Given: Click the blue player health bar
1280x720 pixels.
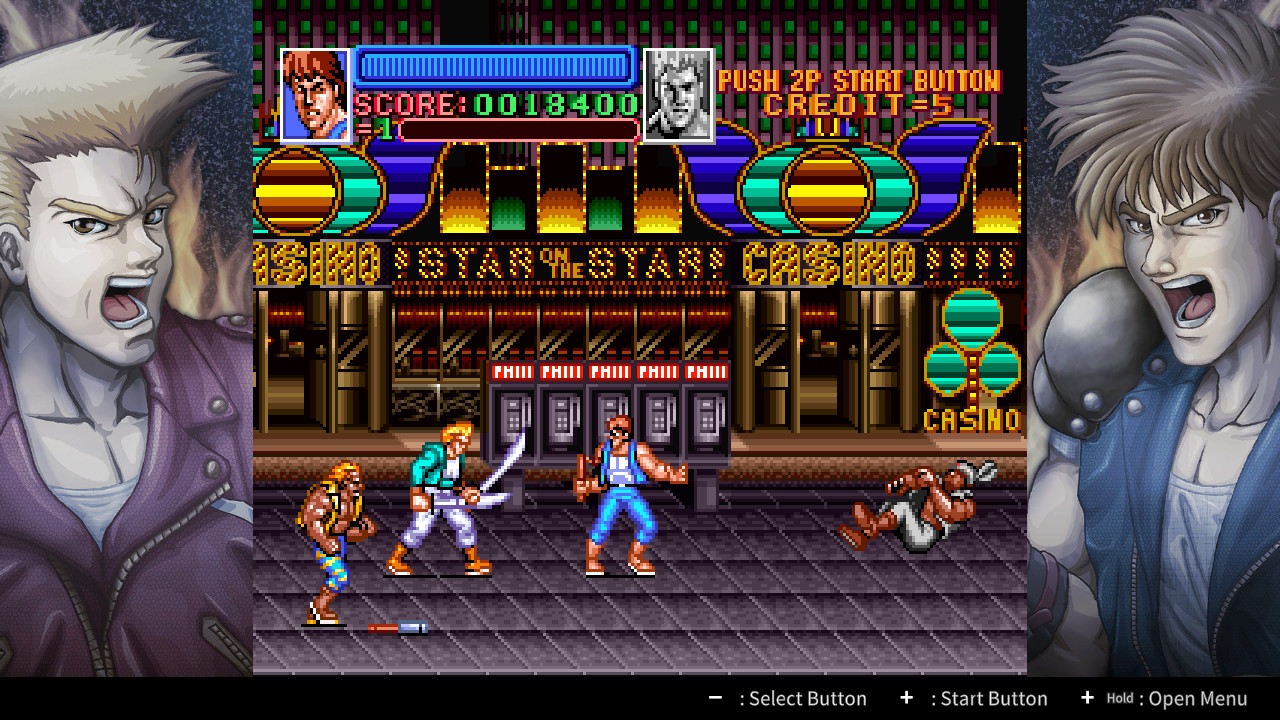Looking at the screenshot, I should 494,67.
